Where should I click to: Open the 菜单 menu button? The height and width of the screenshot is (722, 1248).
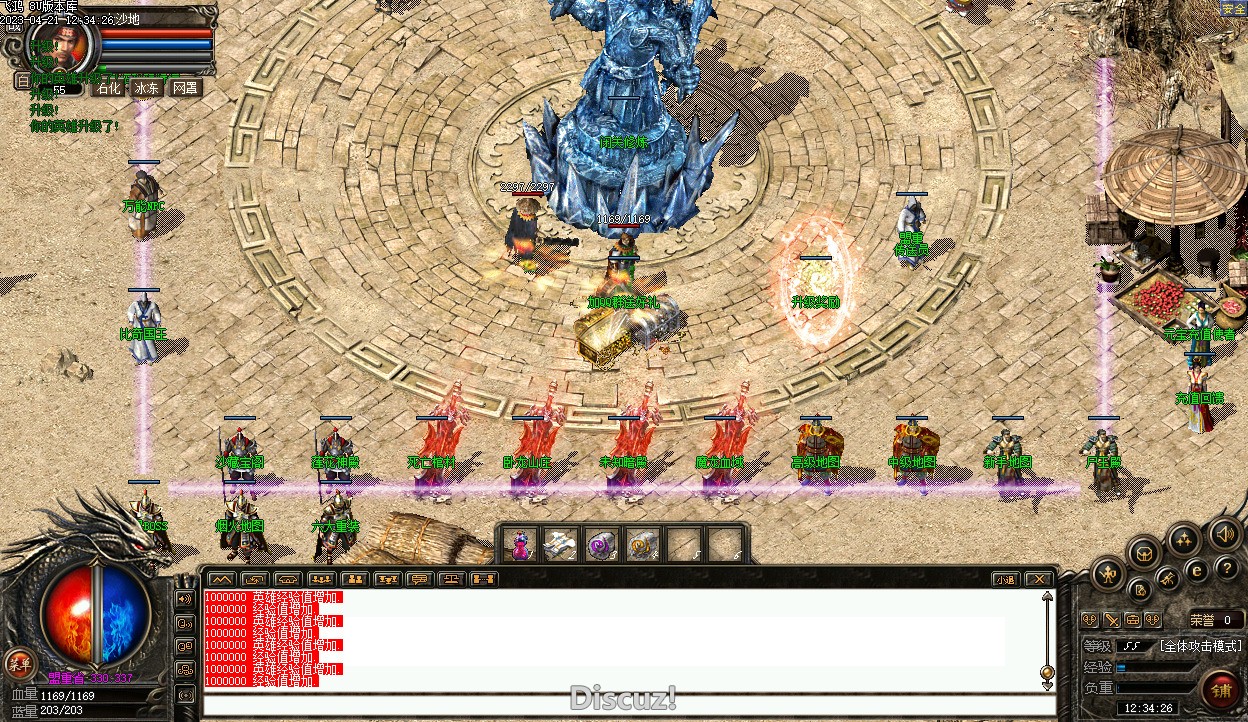point(19,662)
